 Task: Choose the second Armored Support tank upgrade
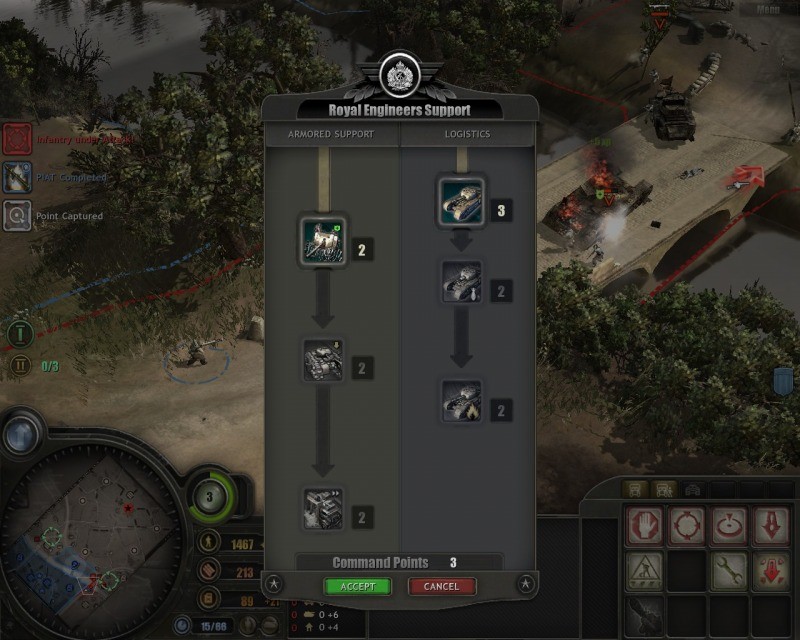pos(324,360)
